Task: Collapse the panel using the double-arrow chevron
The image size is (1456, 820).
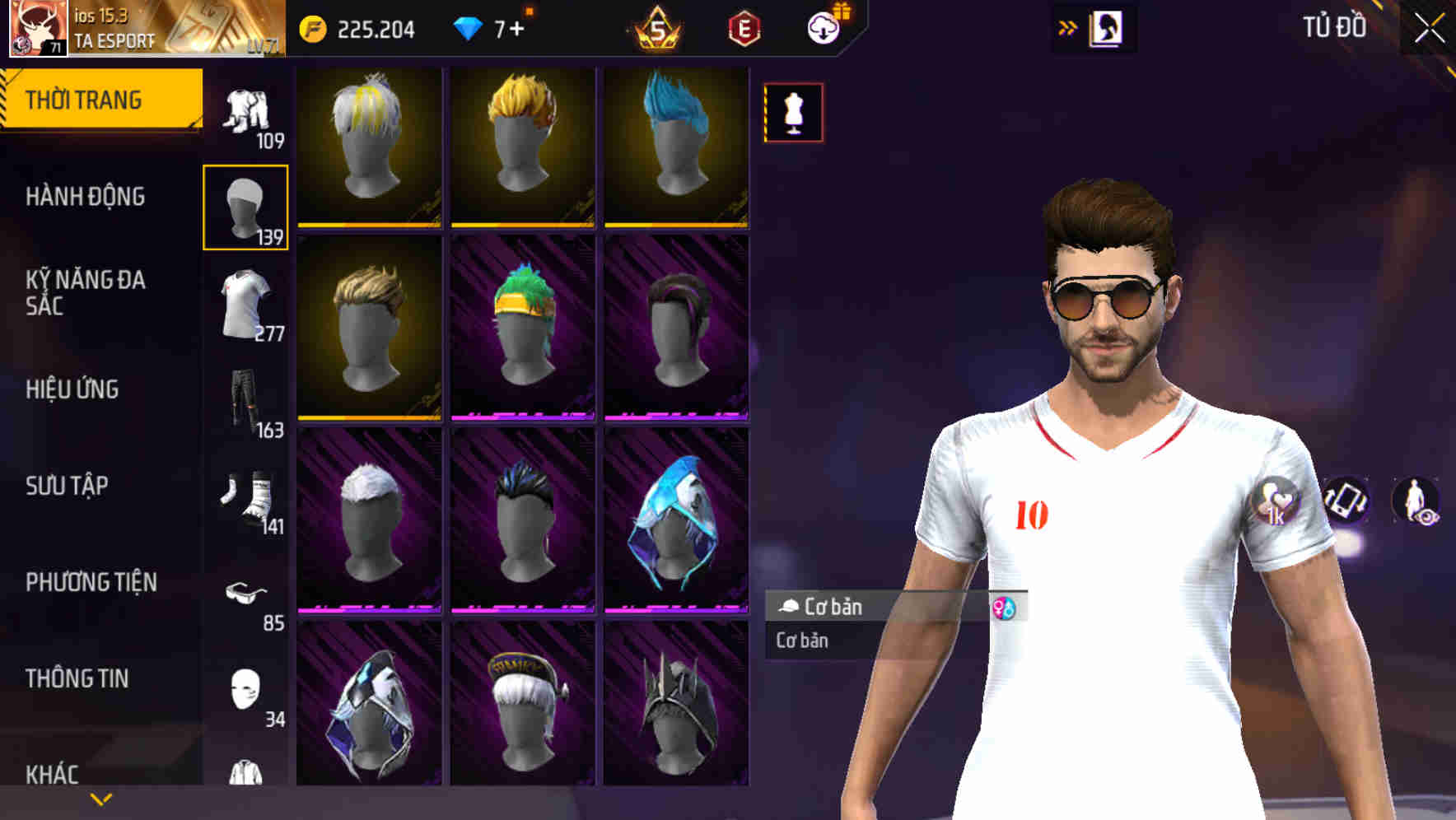Action: point(1068,27)
